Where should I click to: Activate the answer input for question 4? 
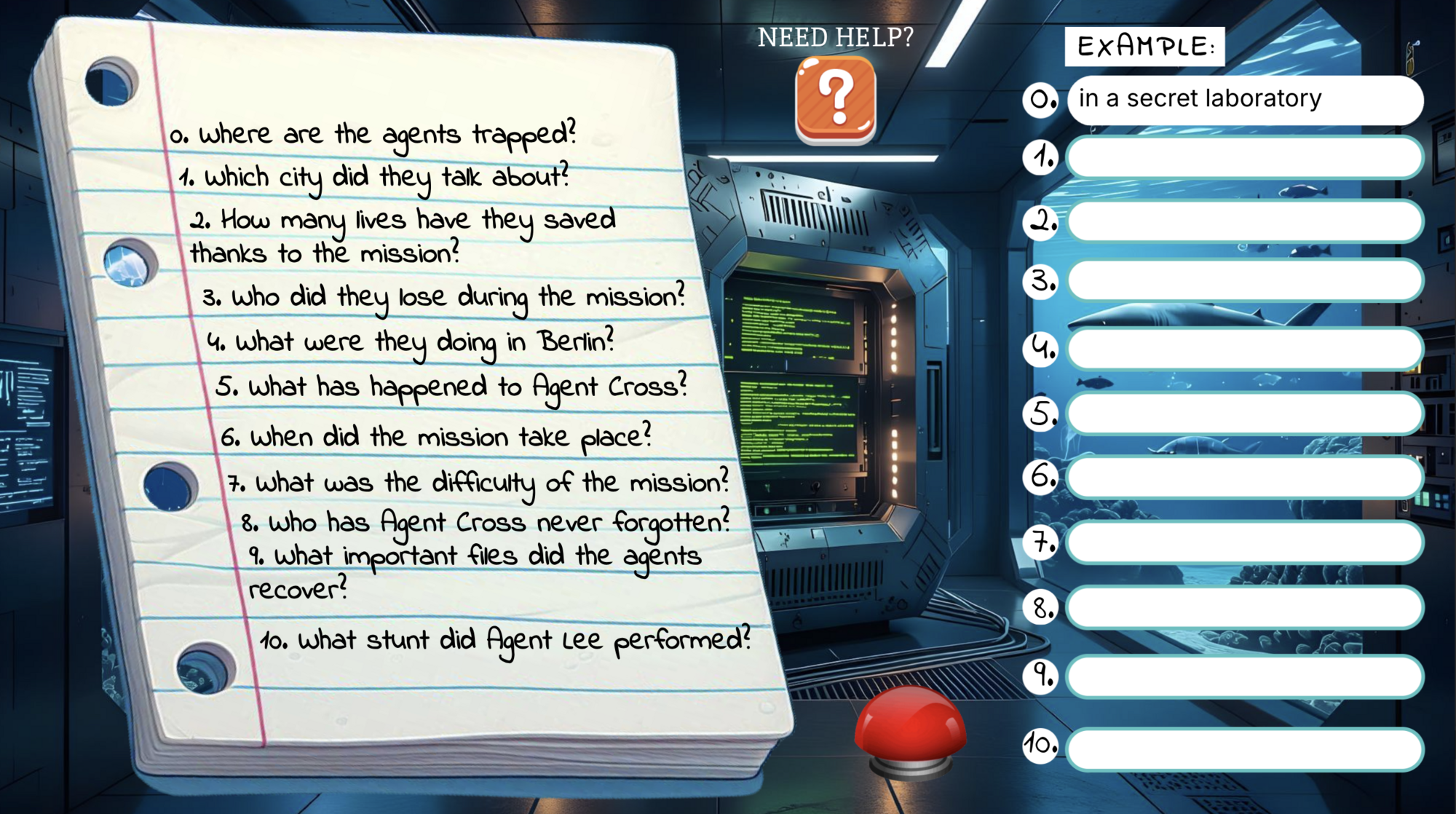(1244, 349)
